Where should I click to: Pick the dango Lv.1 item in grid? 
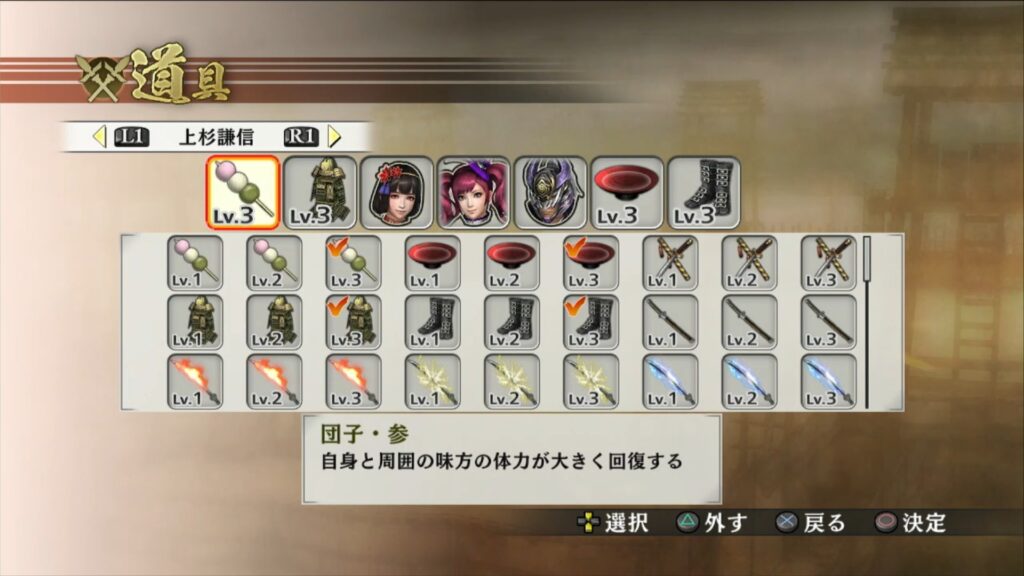[194, 263]
